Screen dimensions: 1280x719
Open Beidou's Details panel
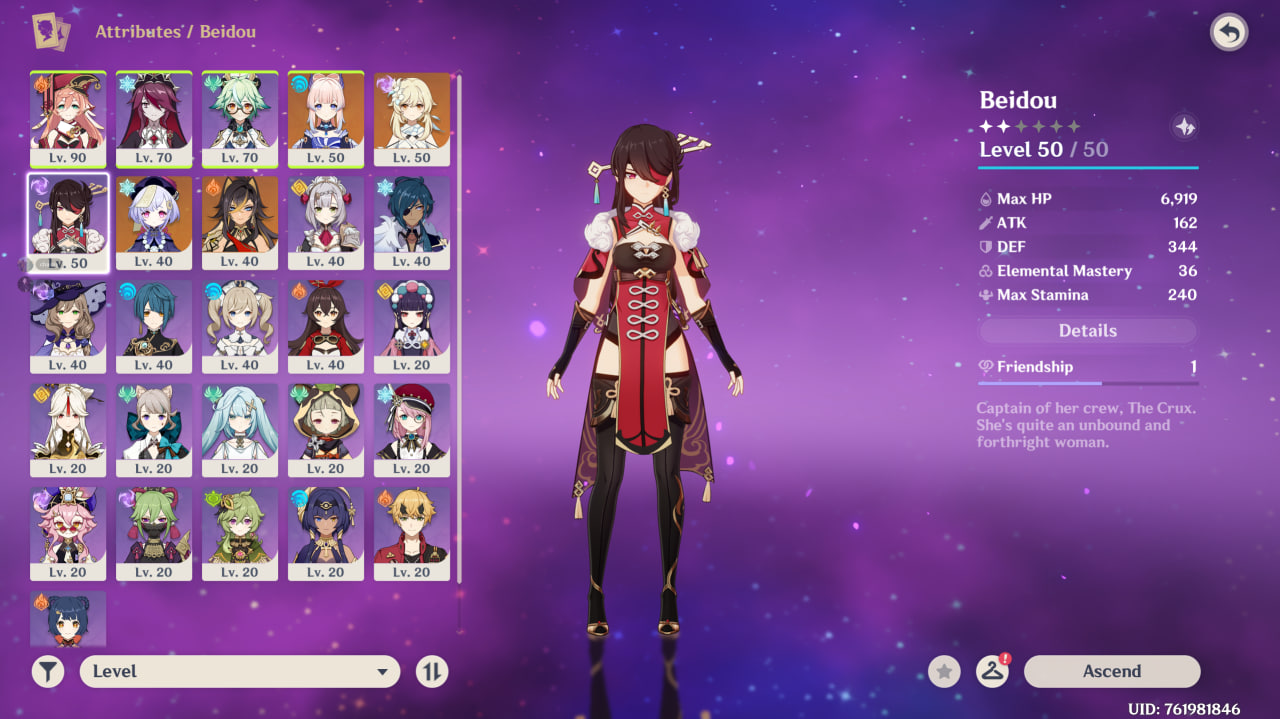click(x=1087, y=331)
